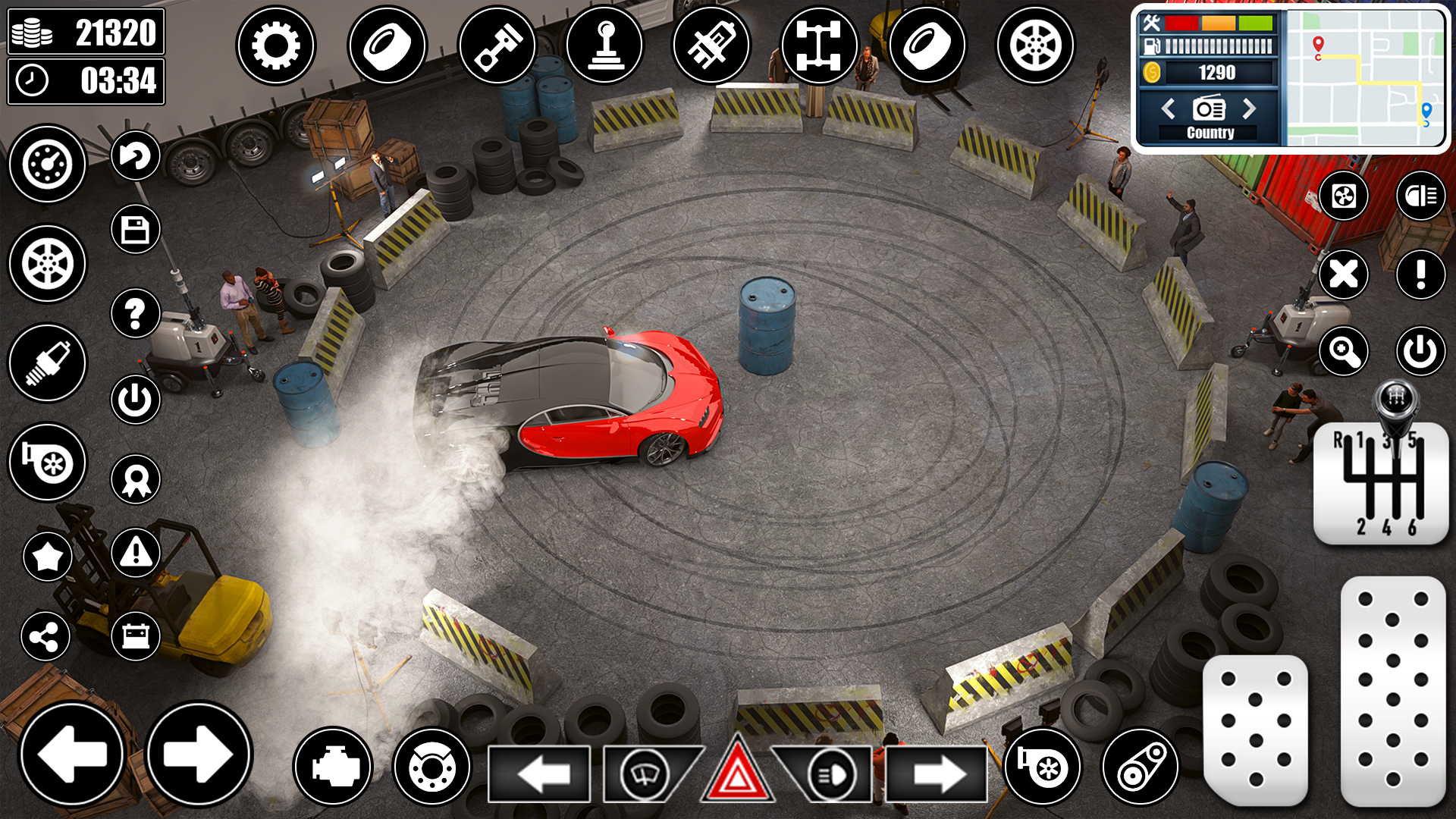Select the piston engine icon in top toolbar
1456x819 pixels.
[497, 45]
